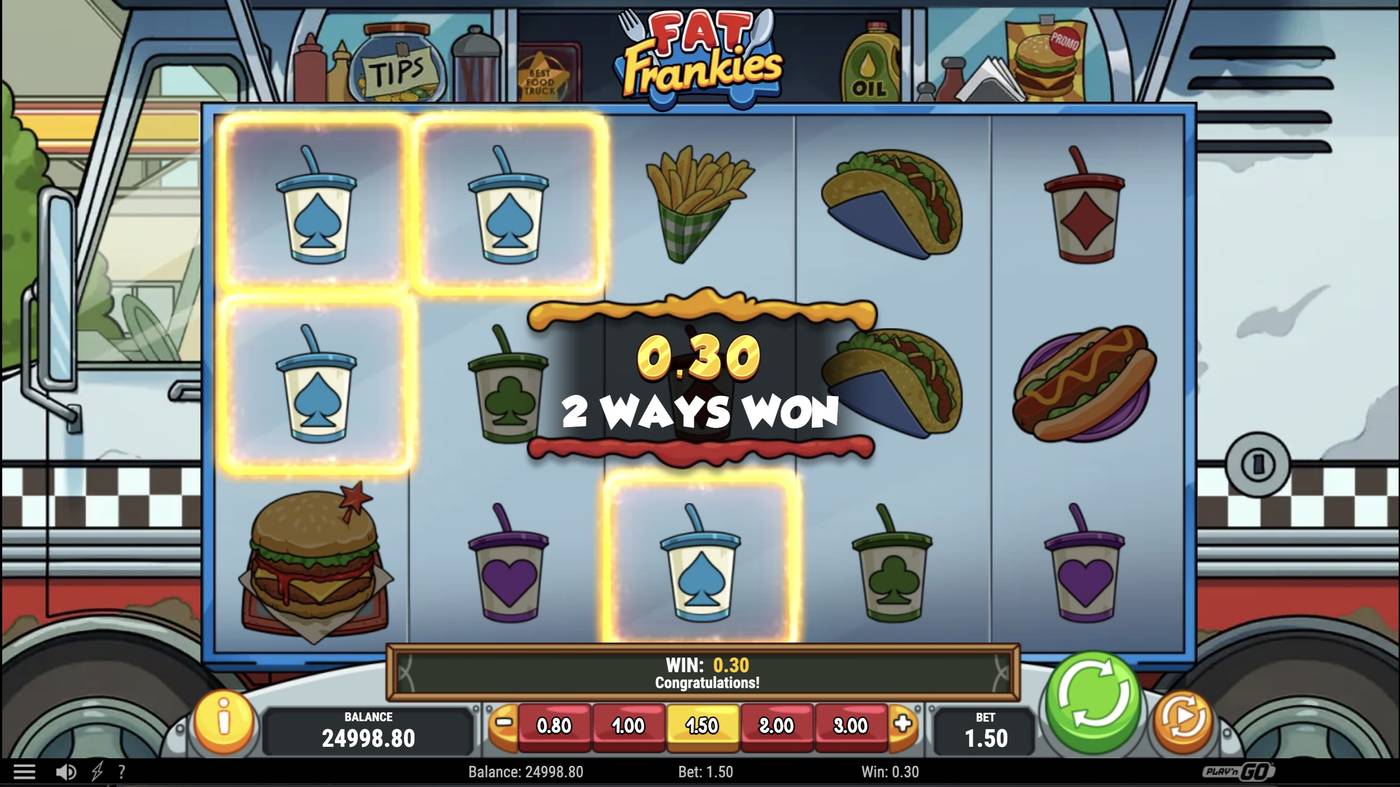
Task: Mute sound via the speaker icon
Action: point(66,771)
